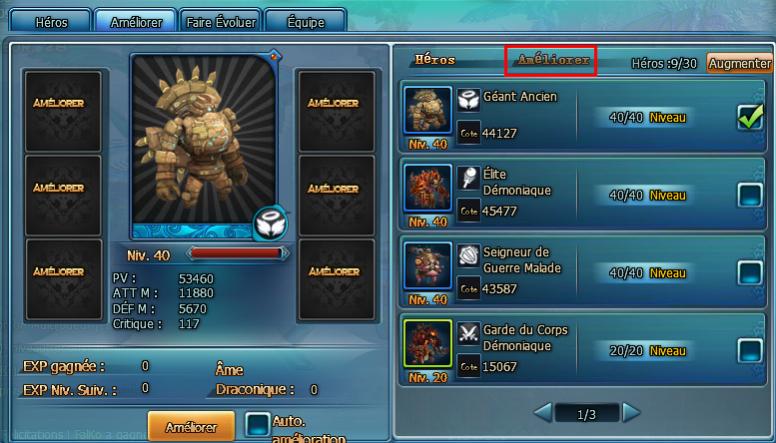The image size is (776, 443).
Task: Uncheck the Géant Ancien hero checkbox
Action: click(x=750, y=118)
